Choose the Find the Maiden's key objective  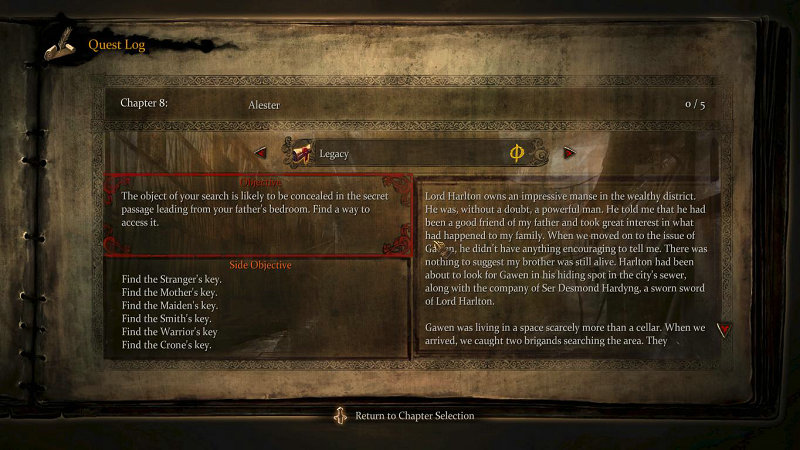coord(169,305)
